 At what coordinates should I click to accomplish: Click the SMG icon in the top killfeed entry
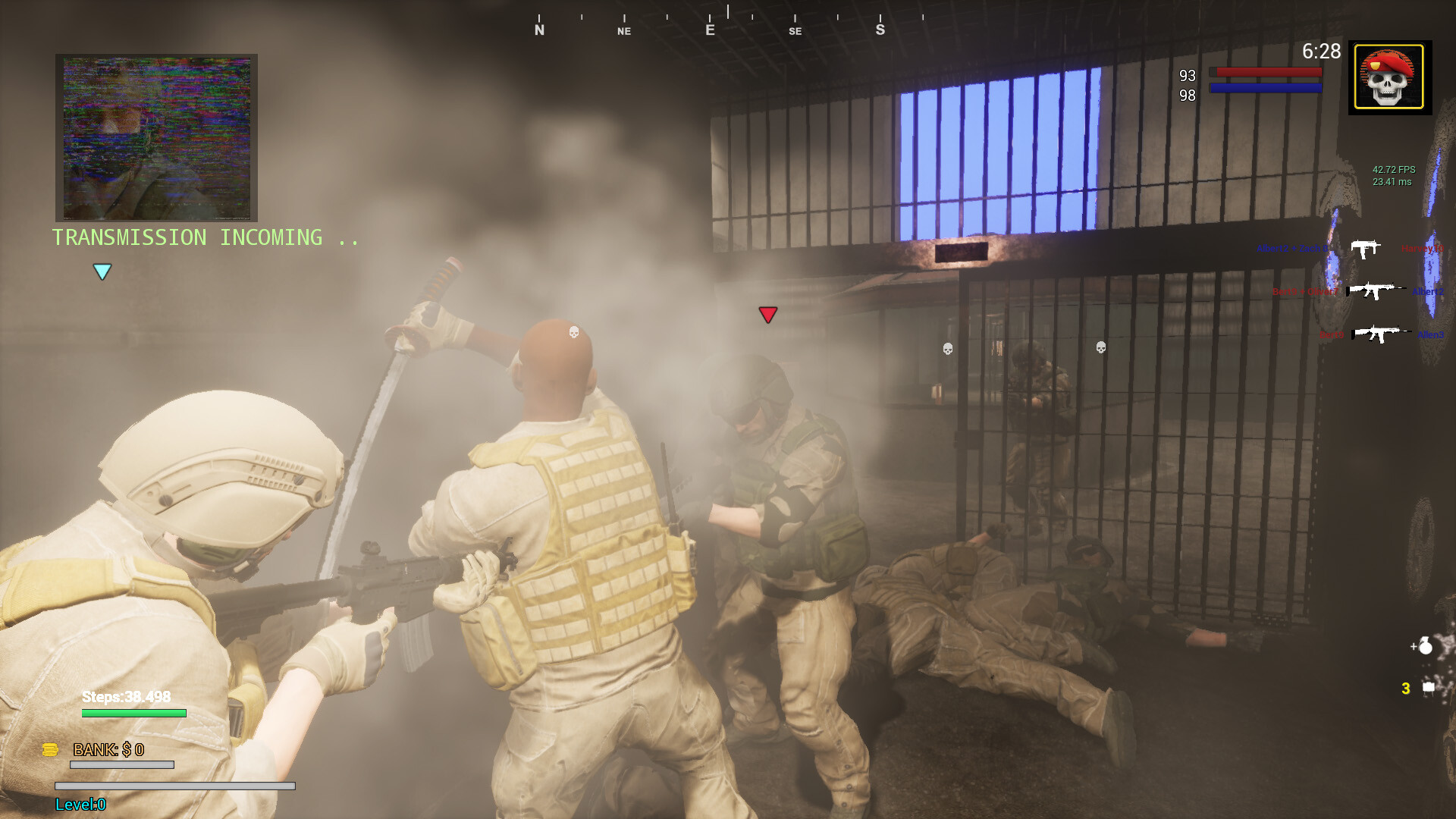(1365, 249)
